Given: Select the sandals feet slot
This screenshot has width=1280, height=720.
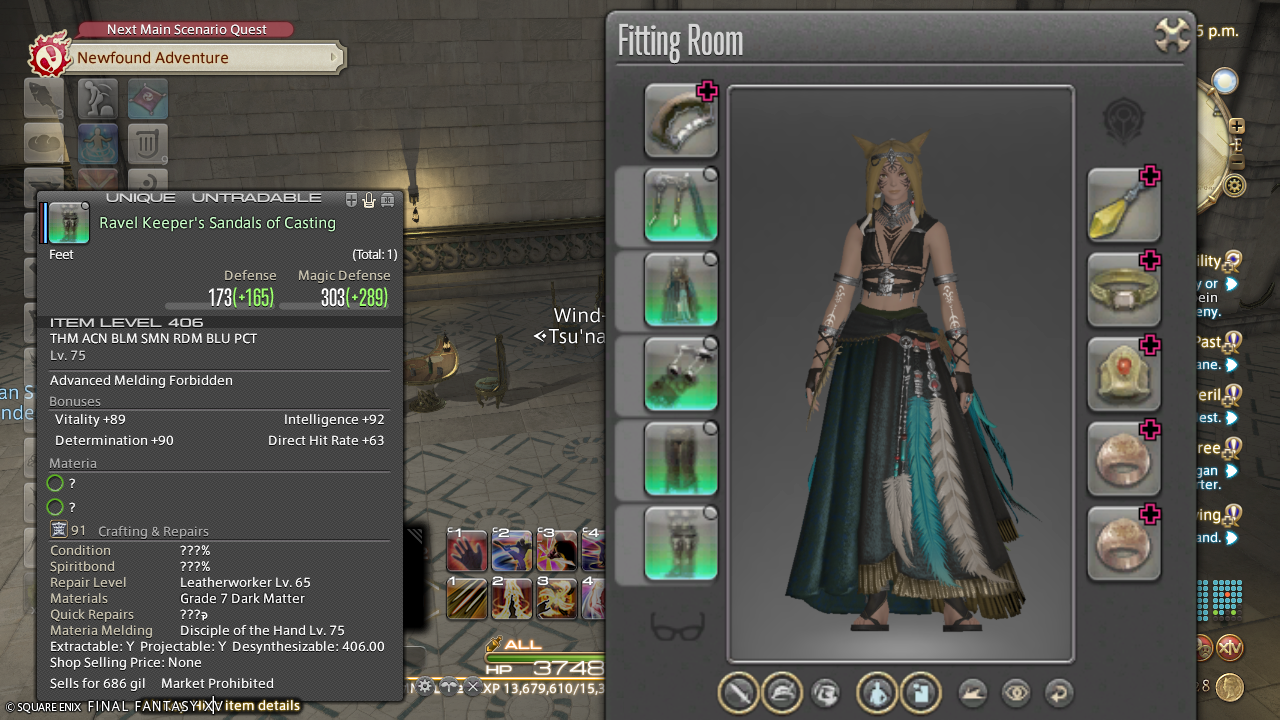Looking at the screenshot, I should click(x=681, y=543).
